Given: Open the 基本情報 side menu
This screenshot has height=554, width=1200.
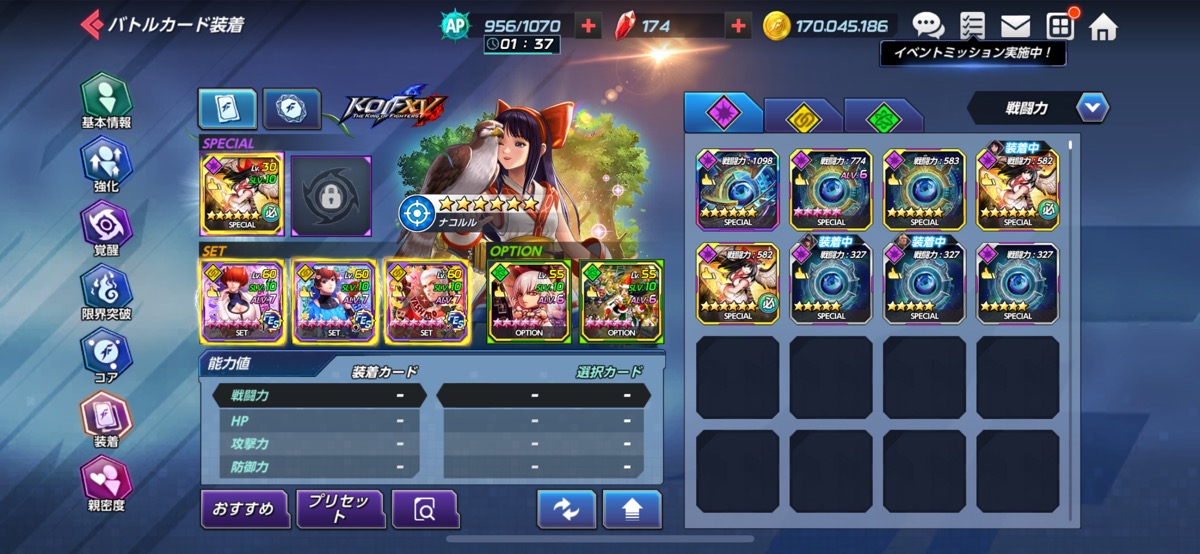Looking at the screenshot, I should (x=106, y=103).
